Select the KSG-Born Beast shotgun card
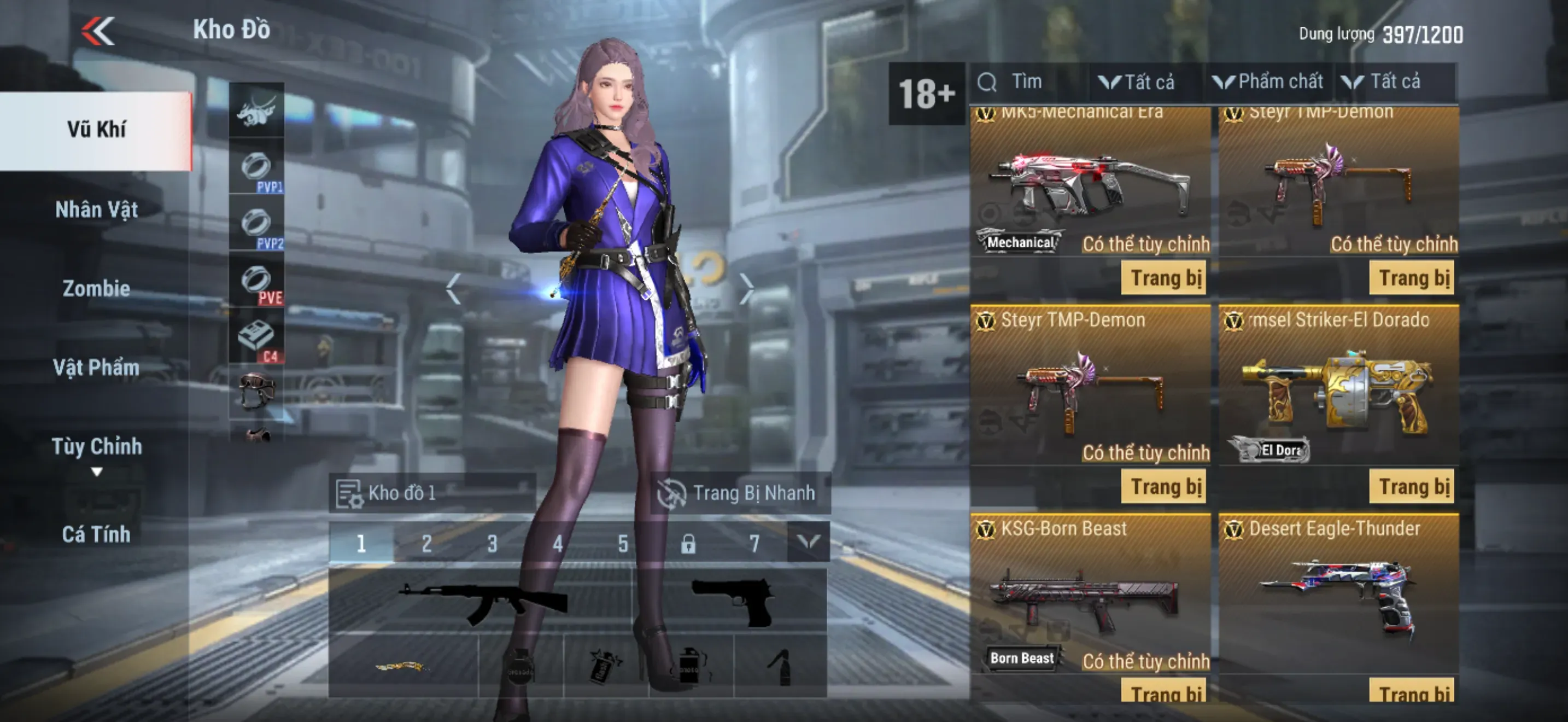The image size is (1568, 722). pos(1090,597)
